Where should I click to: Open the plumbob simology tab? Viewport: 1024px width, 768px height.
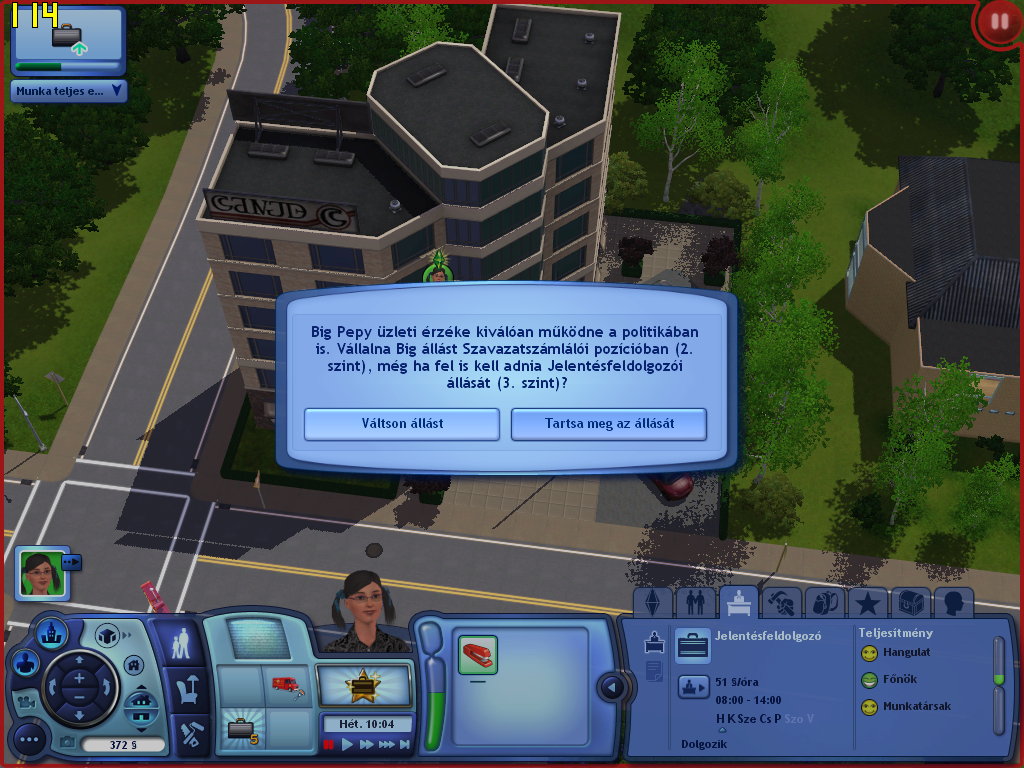[x=653, y=603]
